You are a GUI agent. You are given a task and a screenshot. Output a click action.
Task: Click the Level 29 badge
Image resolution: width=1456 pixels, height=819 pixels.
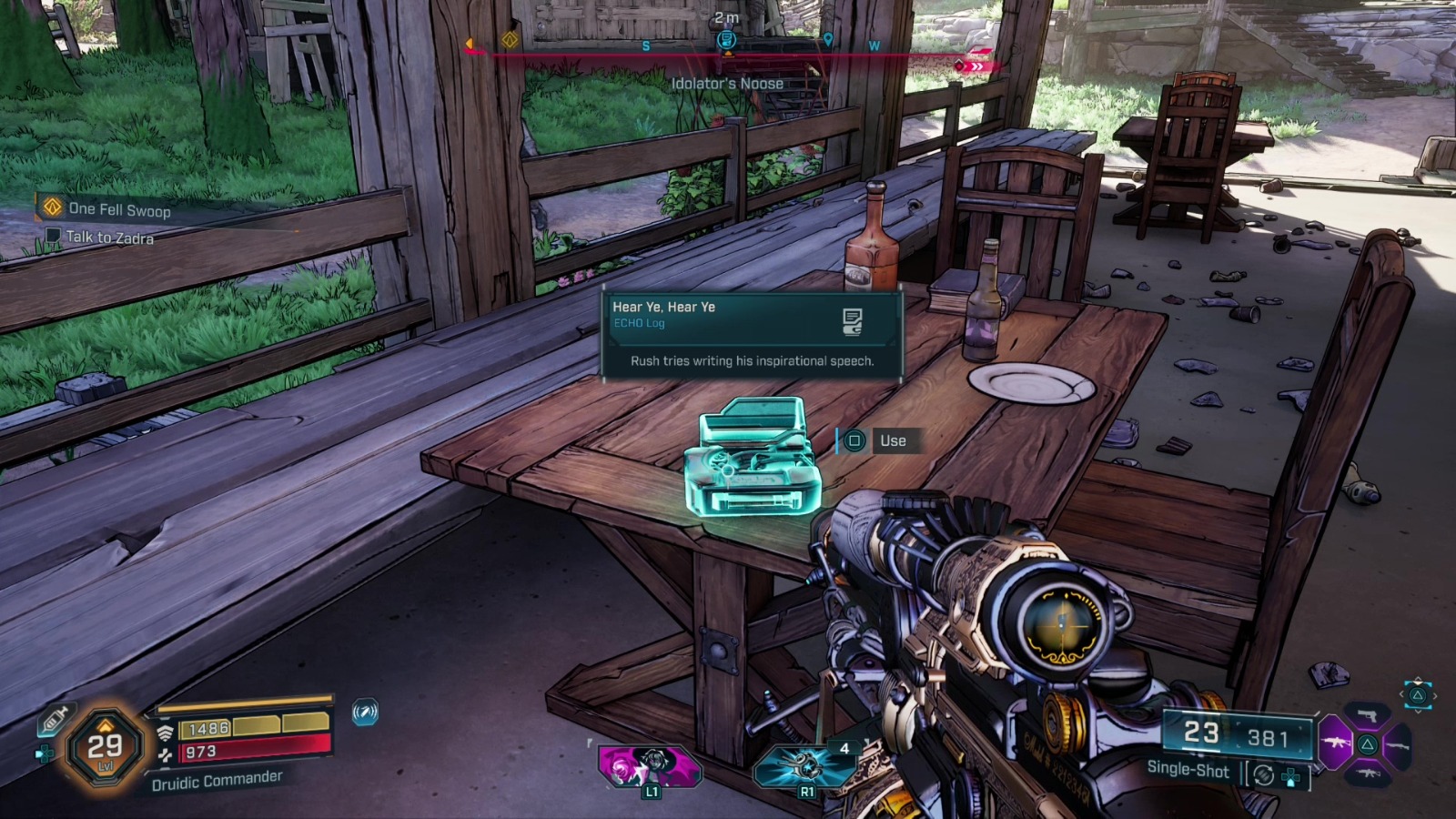(106, 748)
